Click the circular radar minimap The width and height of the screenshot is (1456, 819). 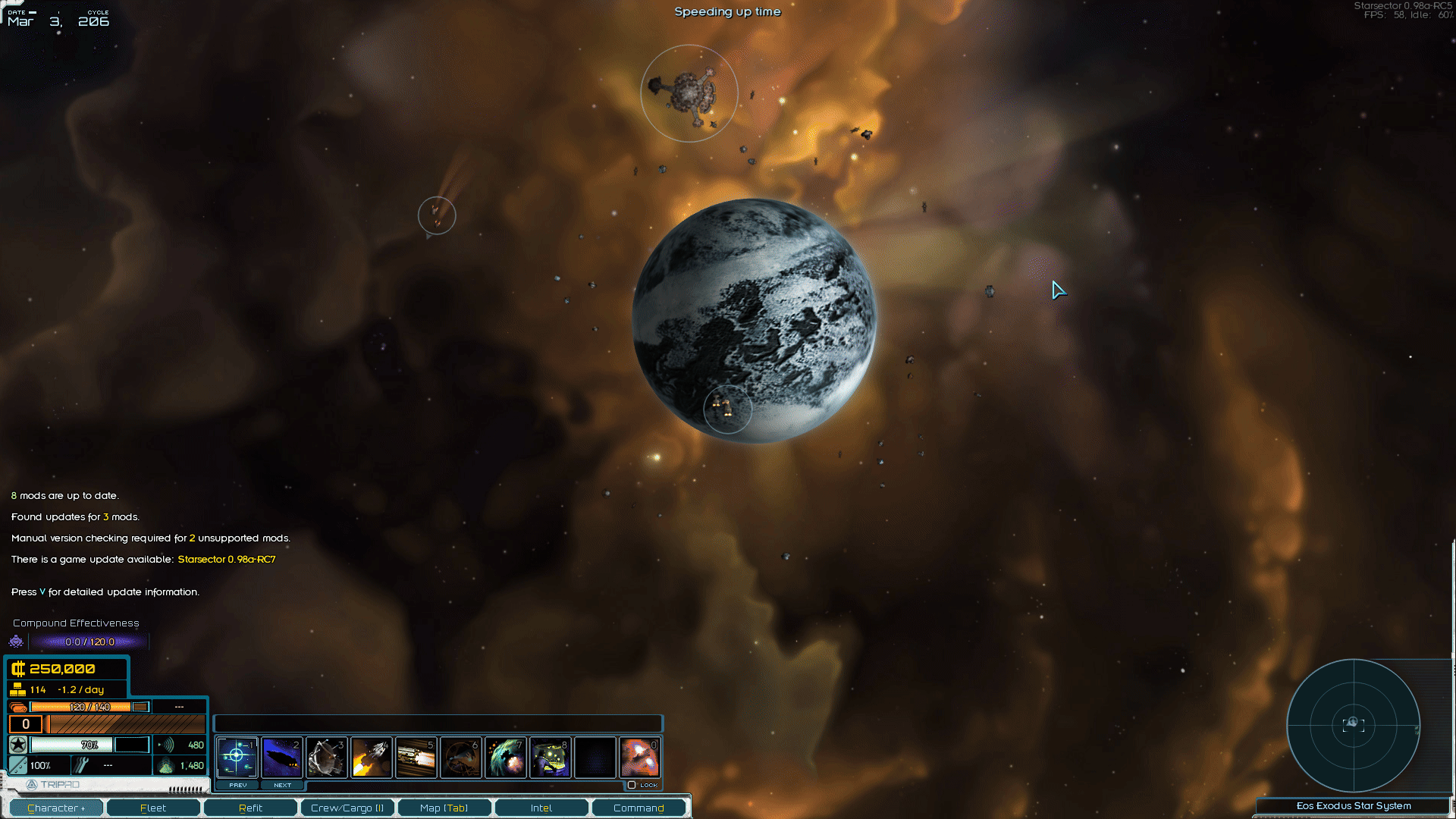pyautogui.click(x=1353, y=725)
